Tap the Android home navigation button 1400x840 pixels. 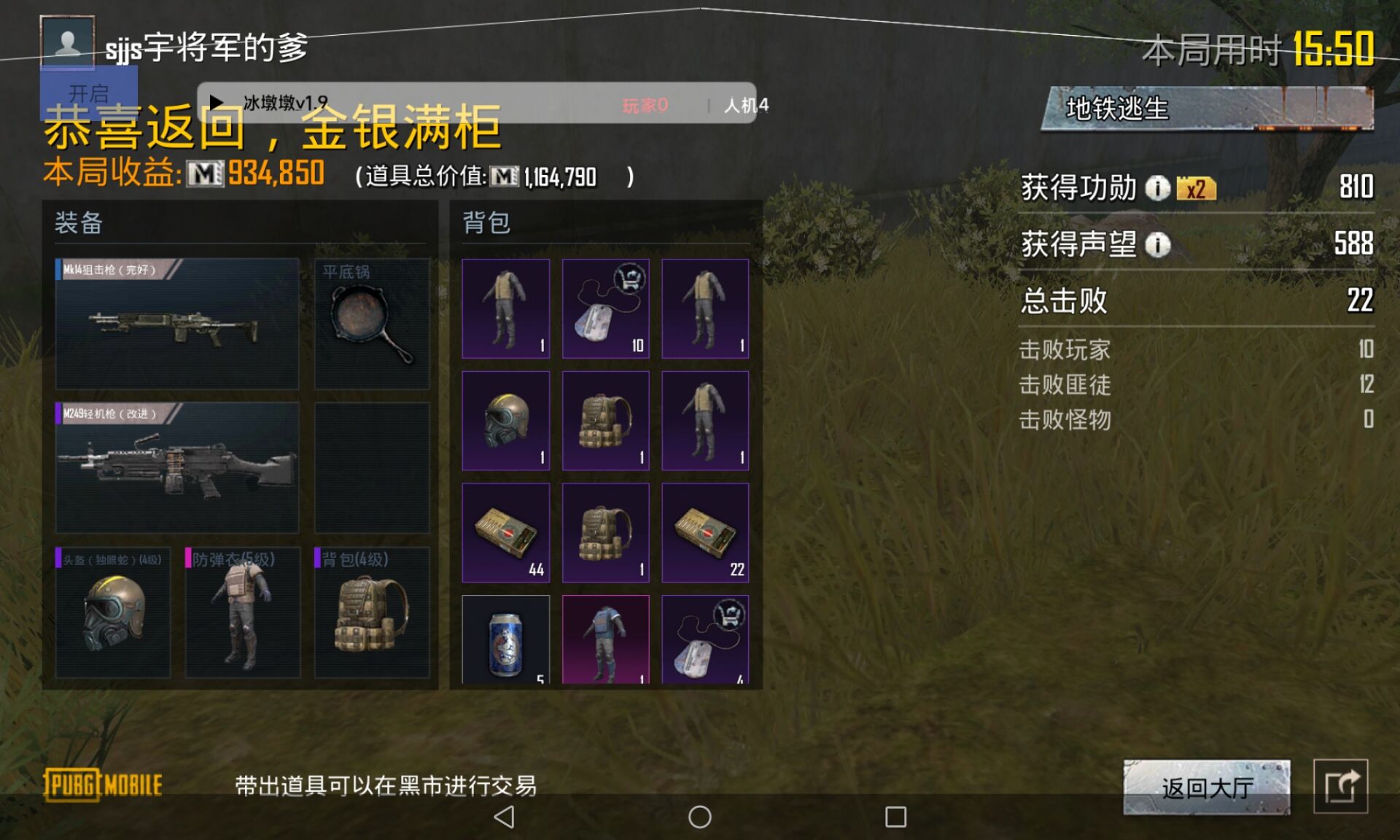(x=699, y=817)
